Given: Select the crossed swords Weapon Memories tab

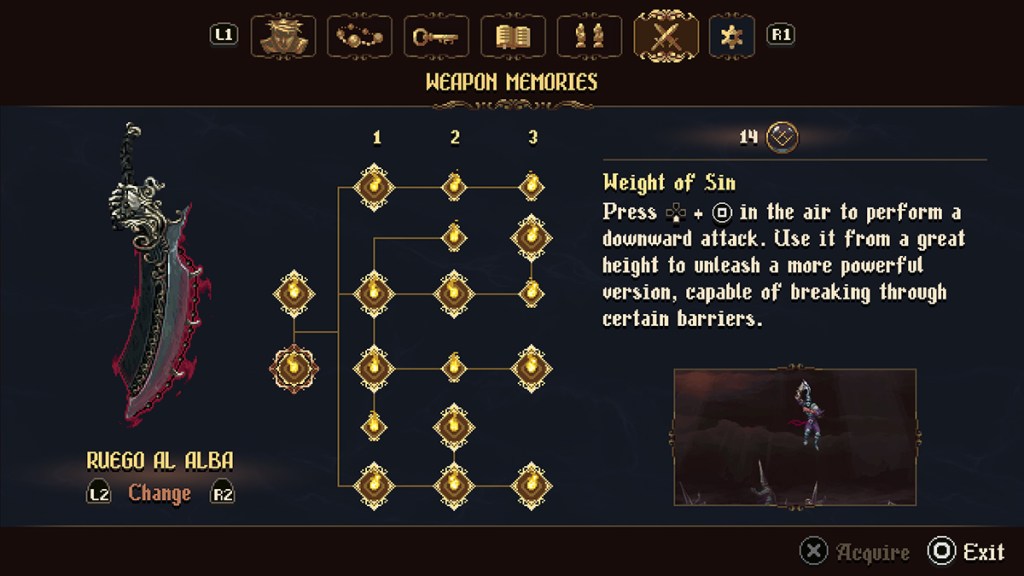Looking at the screenshot, I should [x=666, y=36].
